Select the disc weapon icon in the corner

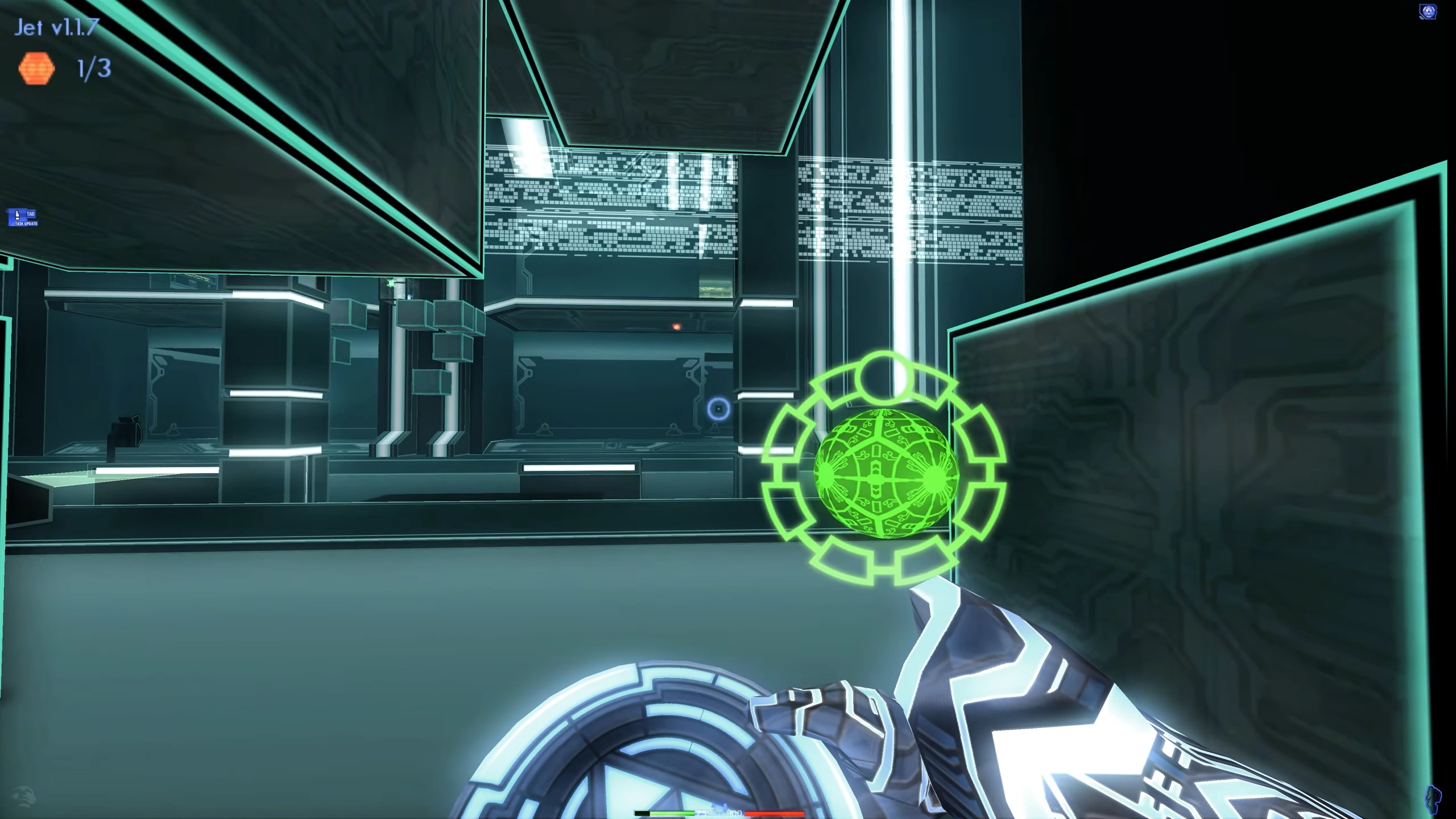[1428, 12]
